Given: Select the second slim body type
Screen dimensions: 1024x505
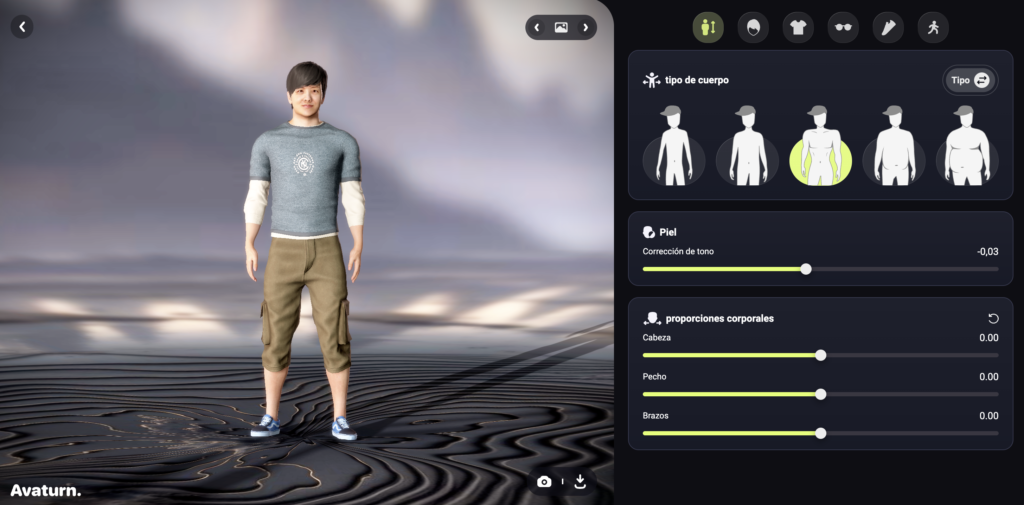Looking at the screenshot, I should 747,147.
